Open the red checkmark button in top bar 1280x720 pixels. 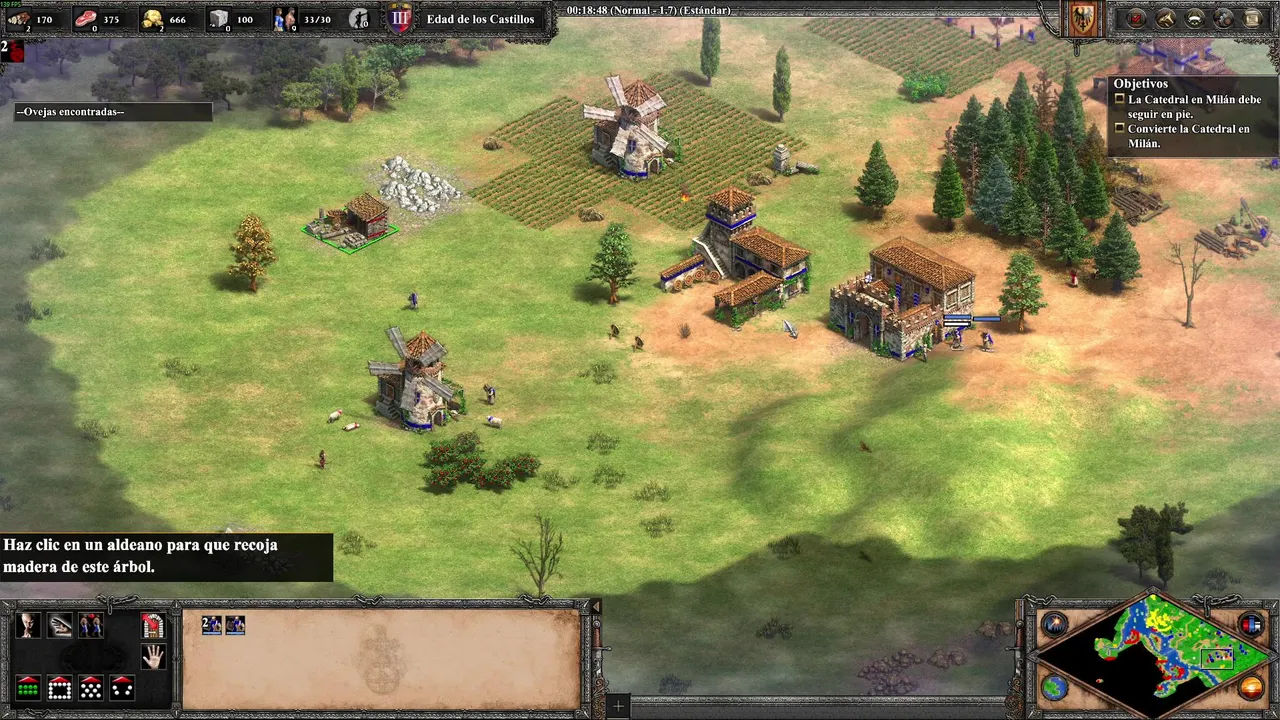(1137, 18)
